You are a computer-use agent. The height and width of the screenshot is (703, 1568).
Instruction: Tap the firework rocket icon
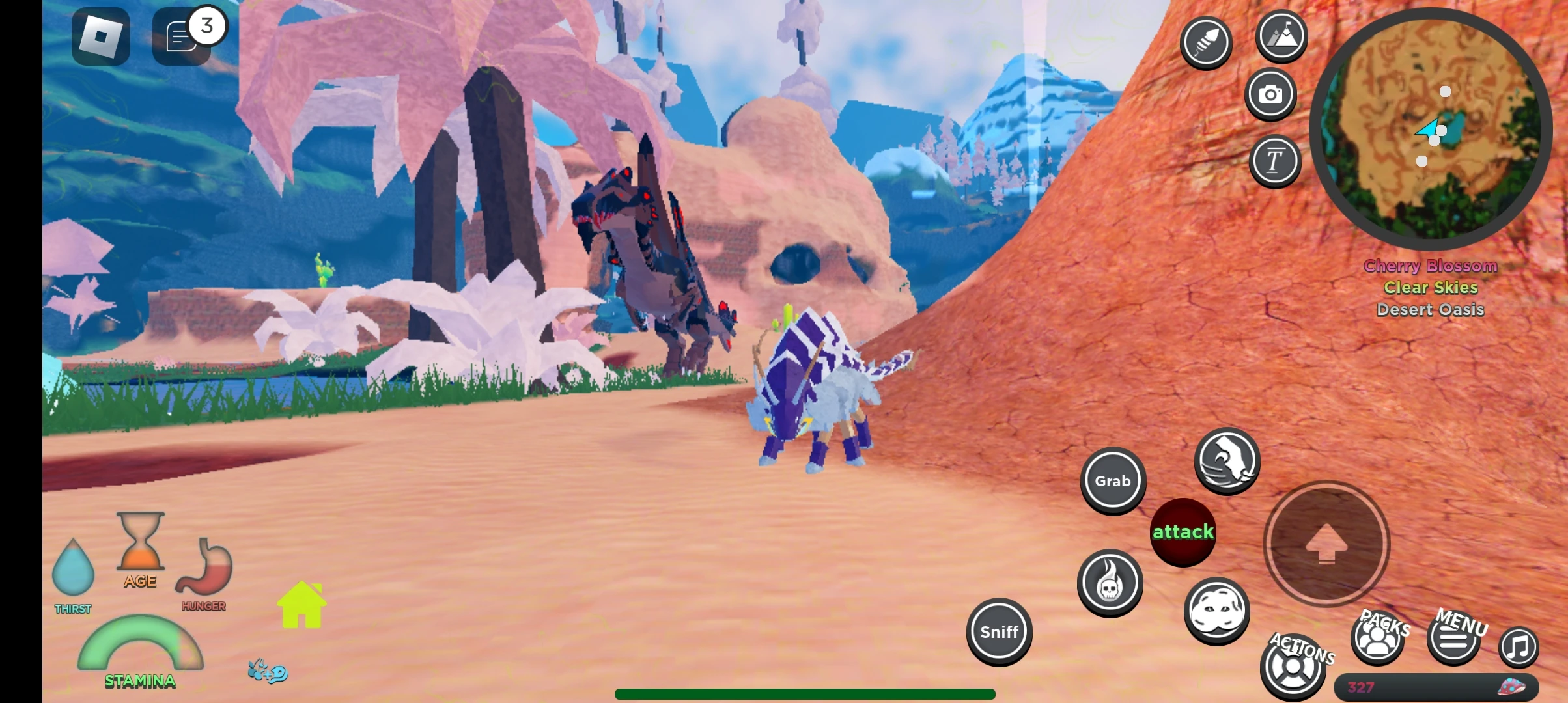(1205, 42)
